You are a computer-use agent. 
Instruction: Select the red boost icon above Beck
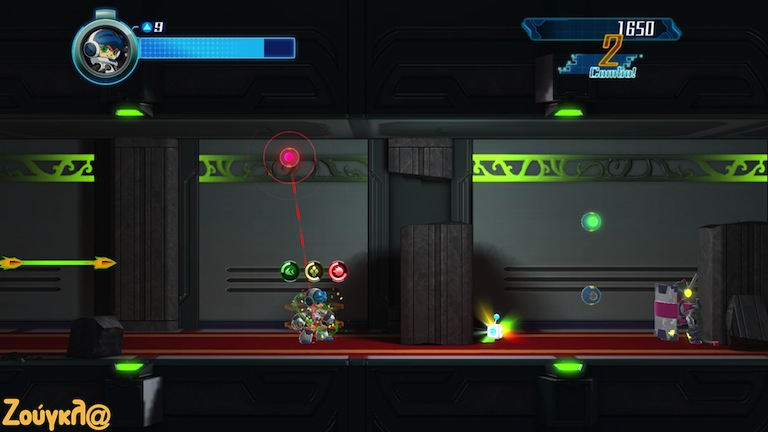(x=338, y=271)
